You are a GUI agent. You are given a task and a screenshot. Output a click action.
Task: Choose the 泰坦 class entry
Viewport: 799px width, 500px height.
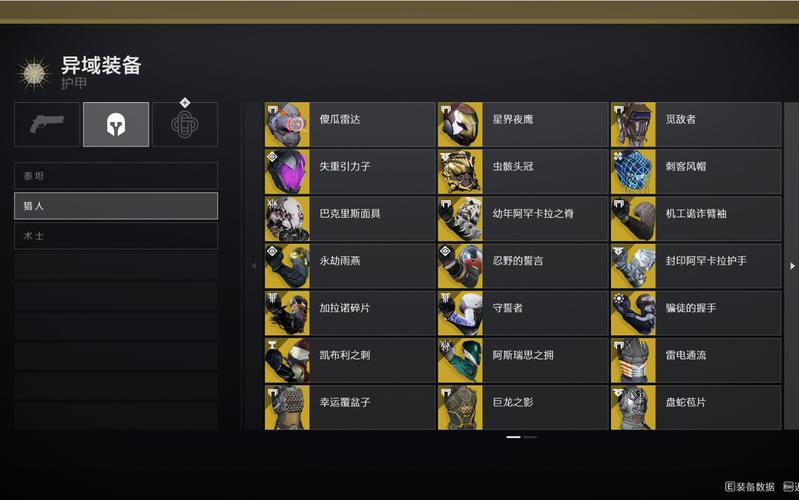116,176
